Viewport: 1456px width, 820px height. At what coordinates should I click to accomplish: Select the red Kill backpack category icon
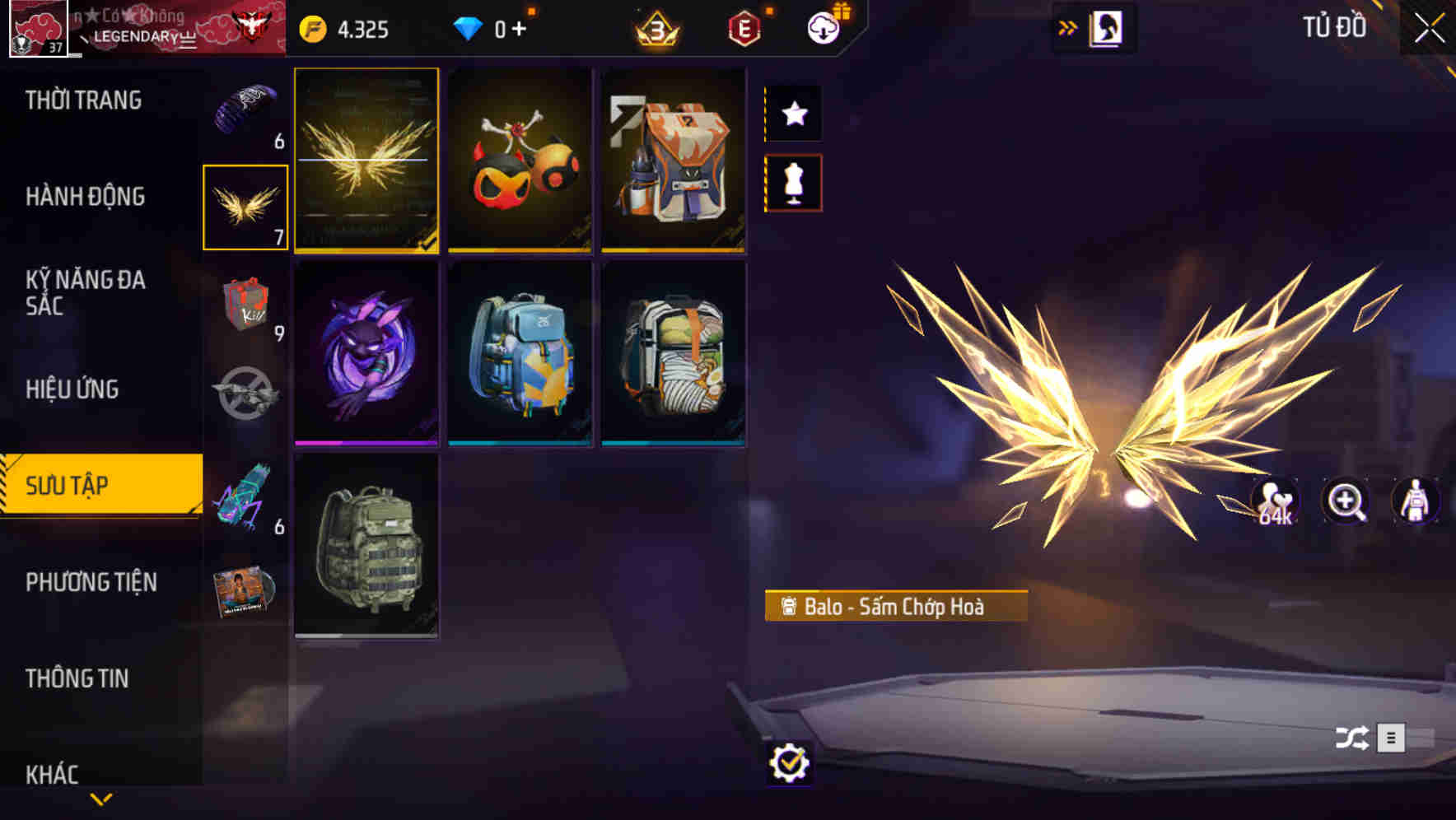tap(244, 309)
